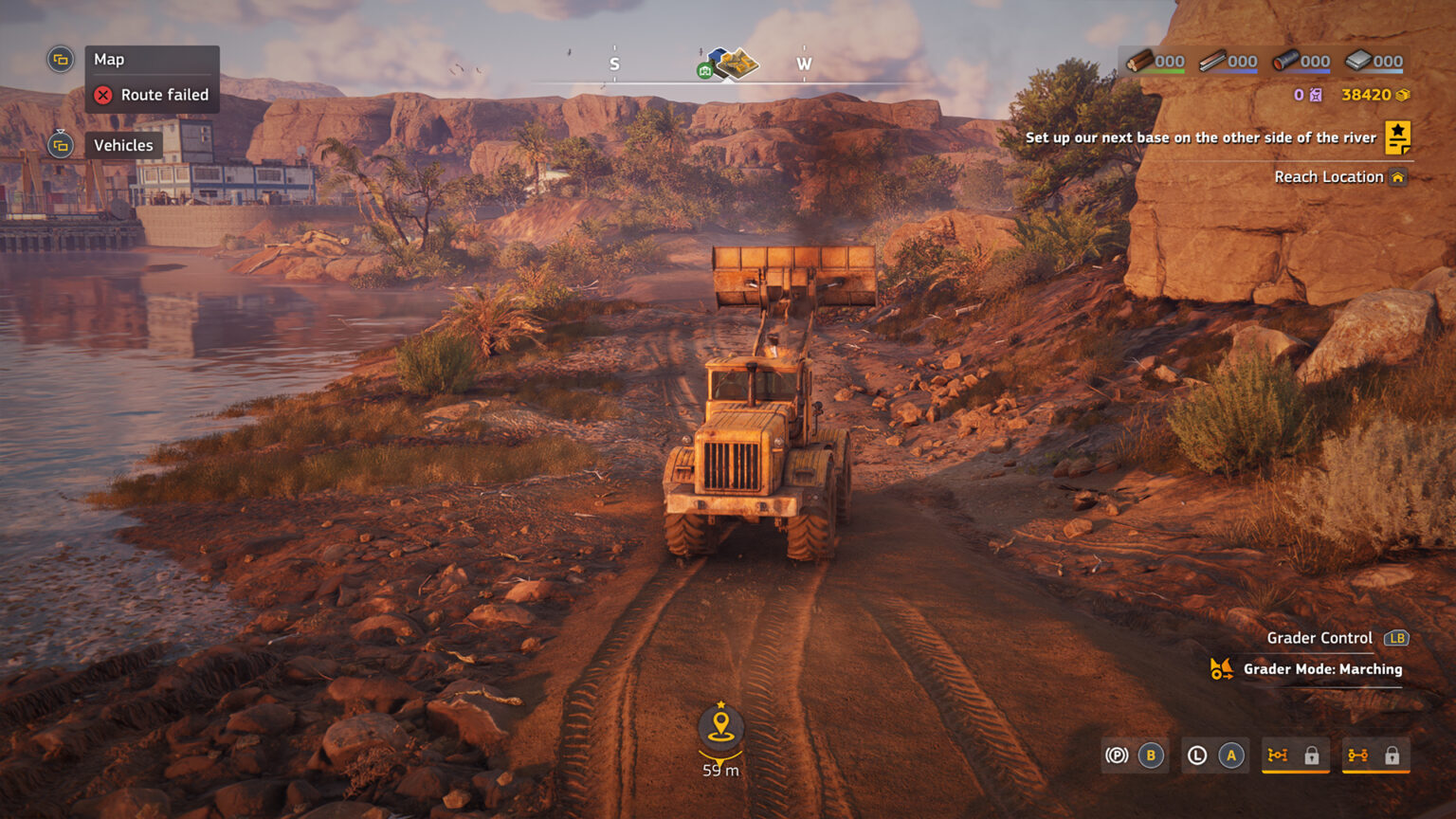Click the logs resource icon
The image size is (1456, 819).
click(x=1137, y=61)
